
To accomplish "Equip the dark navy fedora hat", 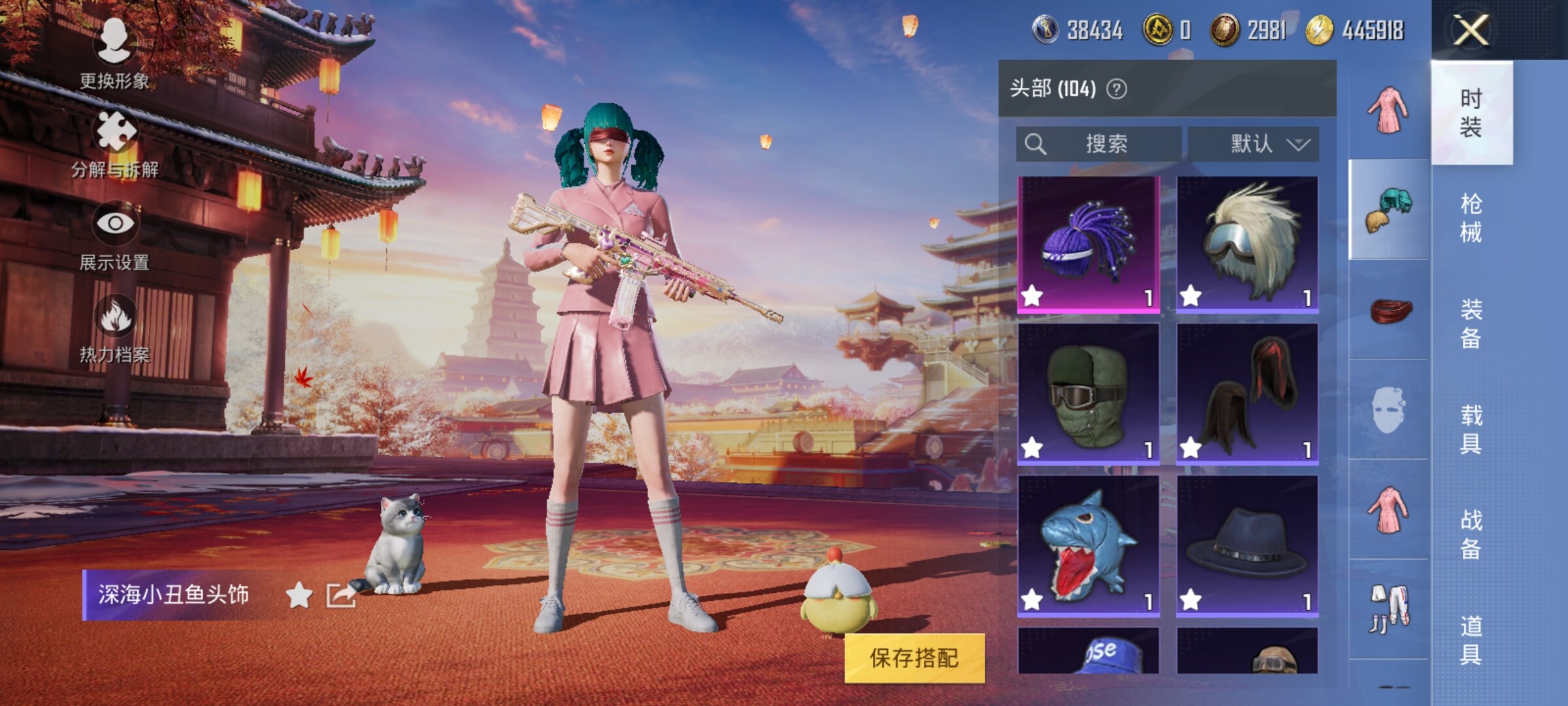I will point(1247,546).
